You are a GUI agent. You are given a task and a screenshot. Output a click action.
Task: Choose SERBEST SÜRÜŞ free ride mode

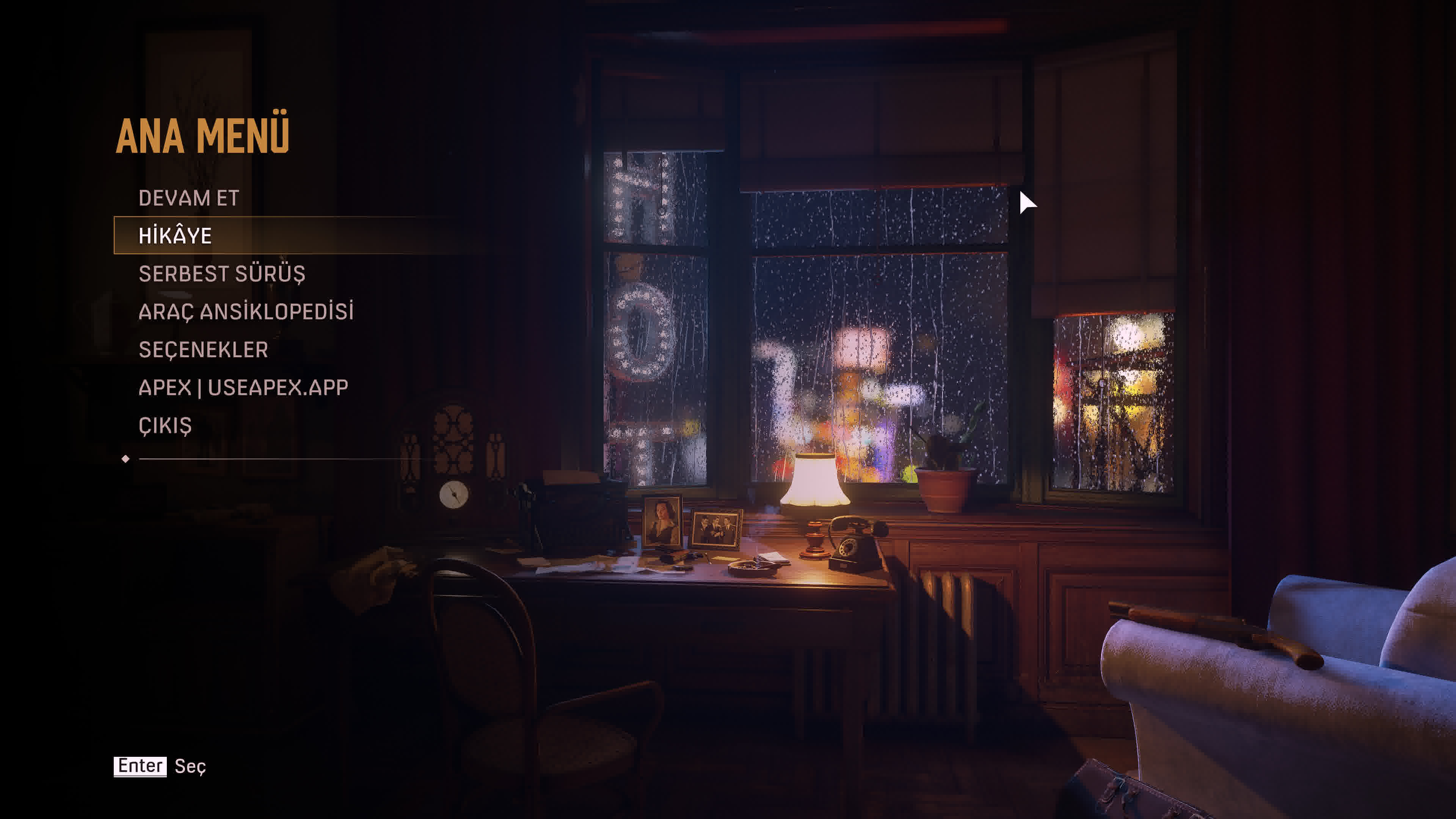click(x=221, y=273)
